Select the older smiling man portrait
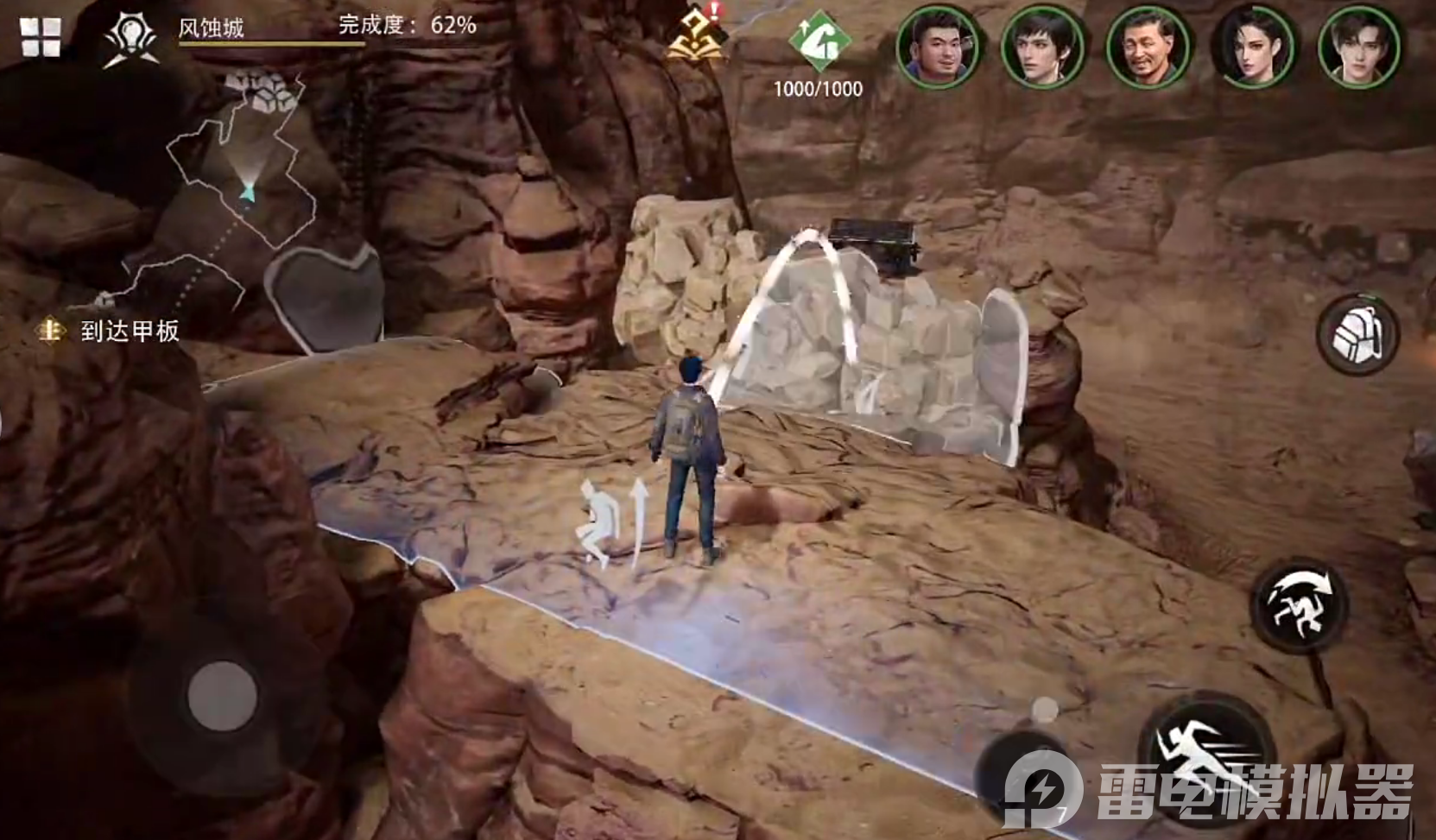Screen dimensions: 1436x840 pos(1148,47)
